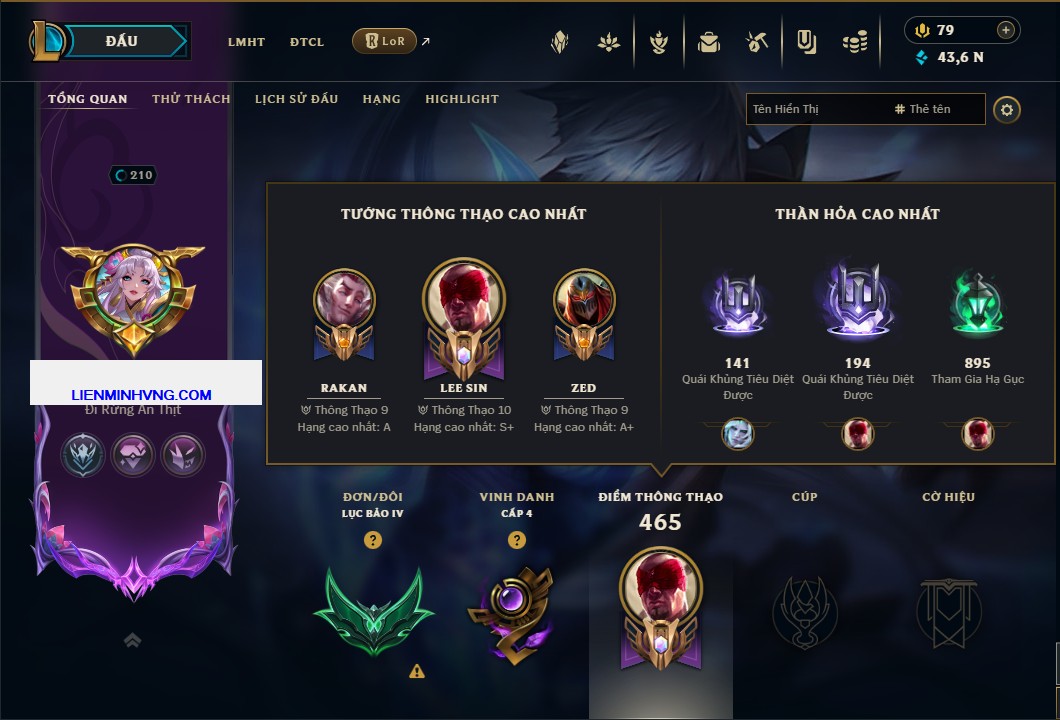
Task: Select the TỔNG QUAN tab
Action: [88, 99]
